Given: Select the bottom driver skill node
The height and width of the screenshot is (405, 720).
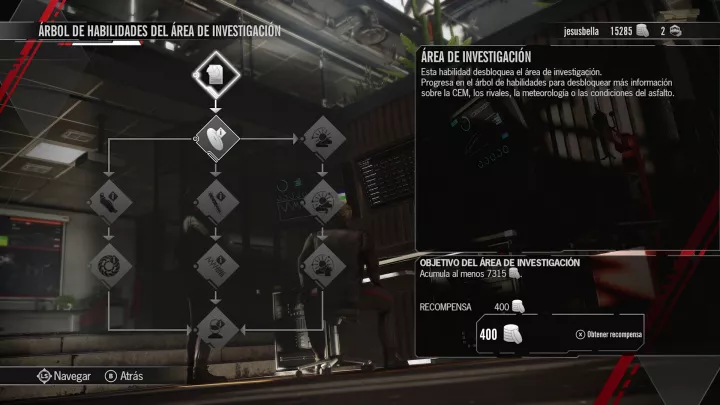Looking at the screenshot, I should (x=216, y=328).
